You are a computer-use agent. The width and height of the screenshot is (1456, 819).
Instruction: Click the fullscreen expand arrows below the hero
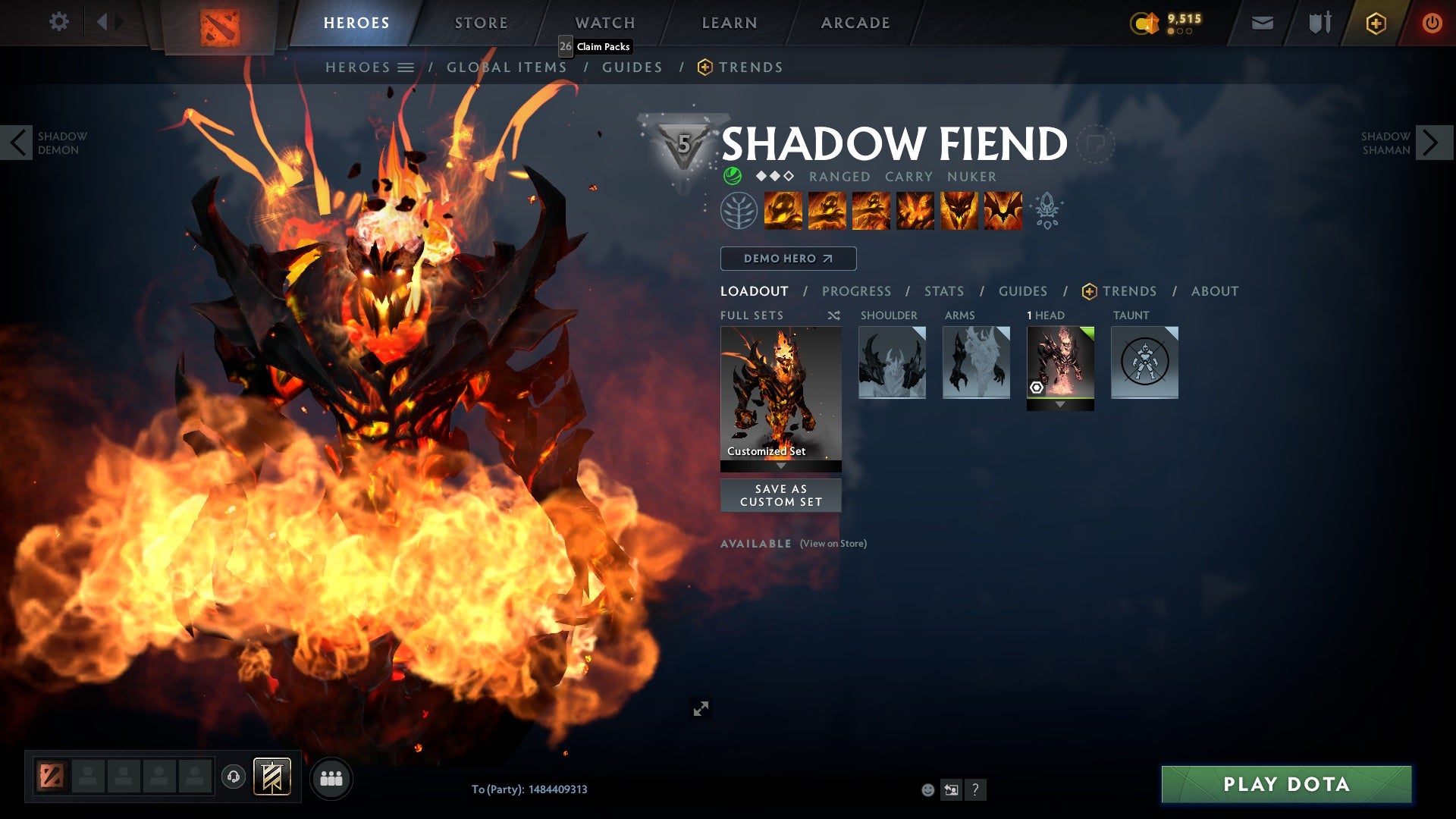click(701, 708)
